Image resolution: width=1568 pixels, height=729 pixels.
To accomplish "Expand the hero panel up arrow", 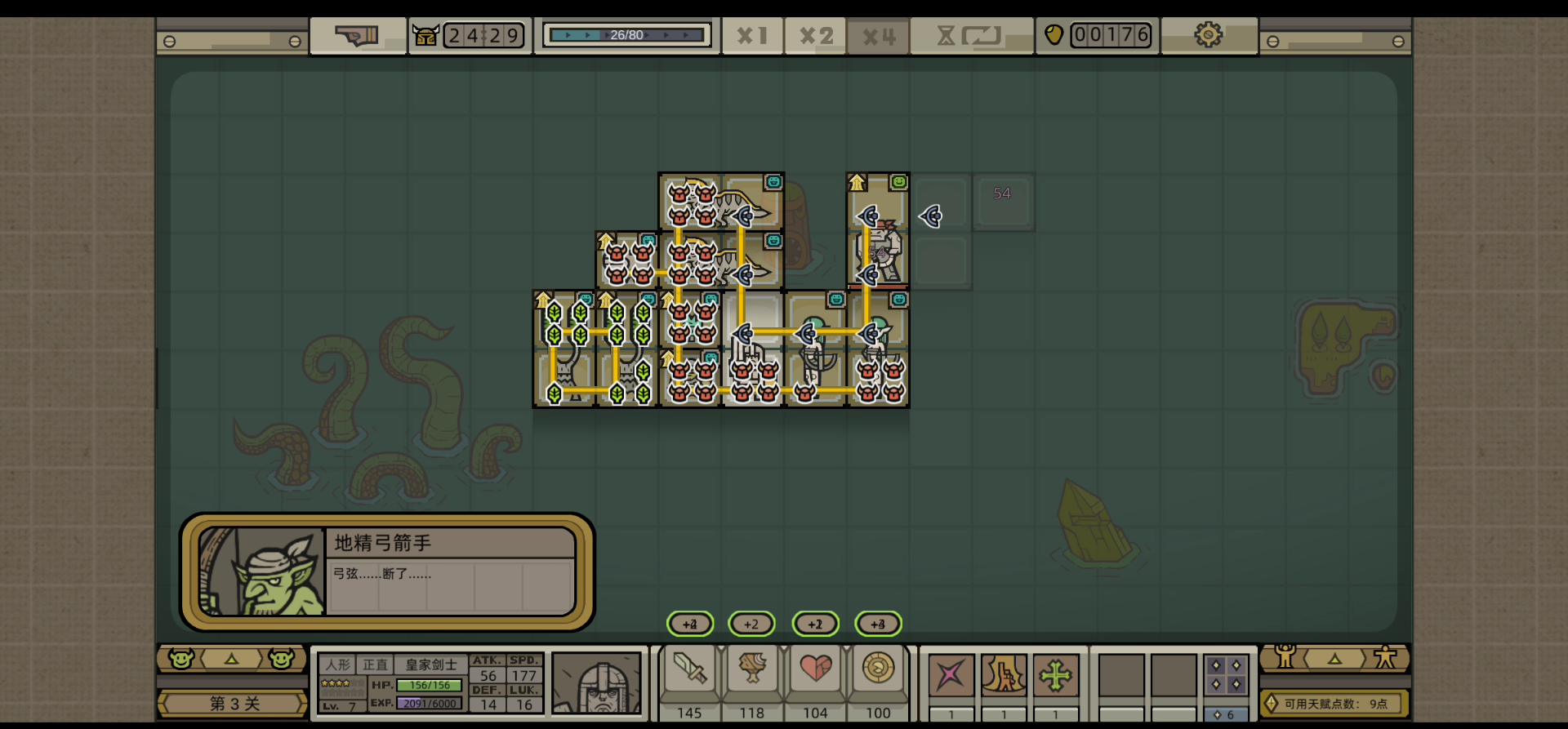I will pos(1334,658).
